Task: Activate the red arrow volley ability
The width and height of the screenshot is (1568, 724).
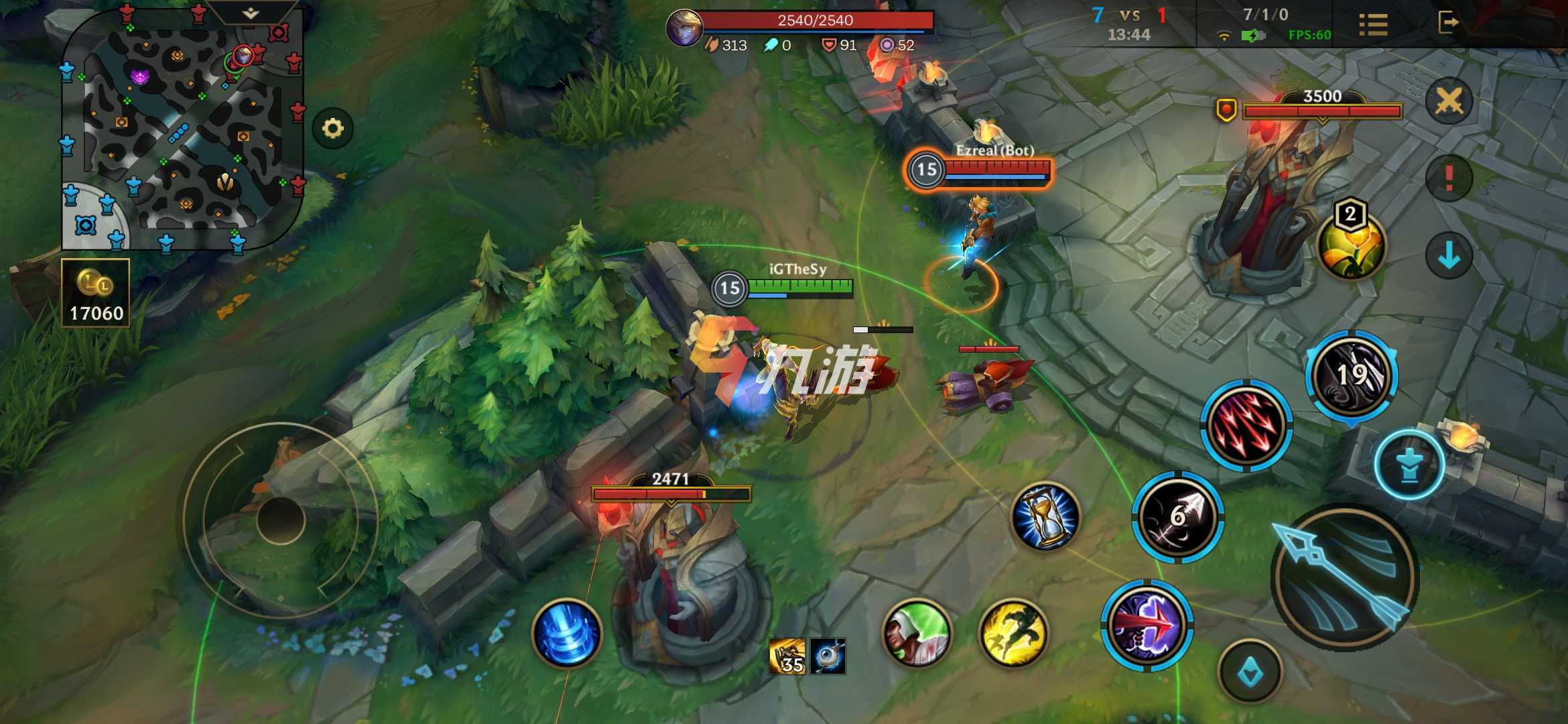Action: [x=1246, y=426]
